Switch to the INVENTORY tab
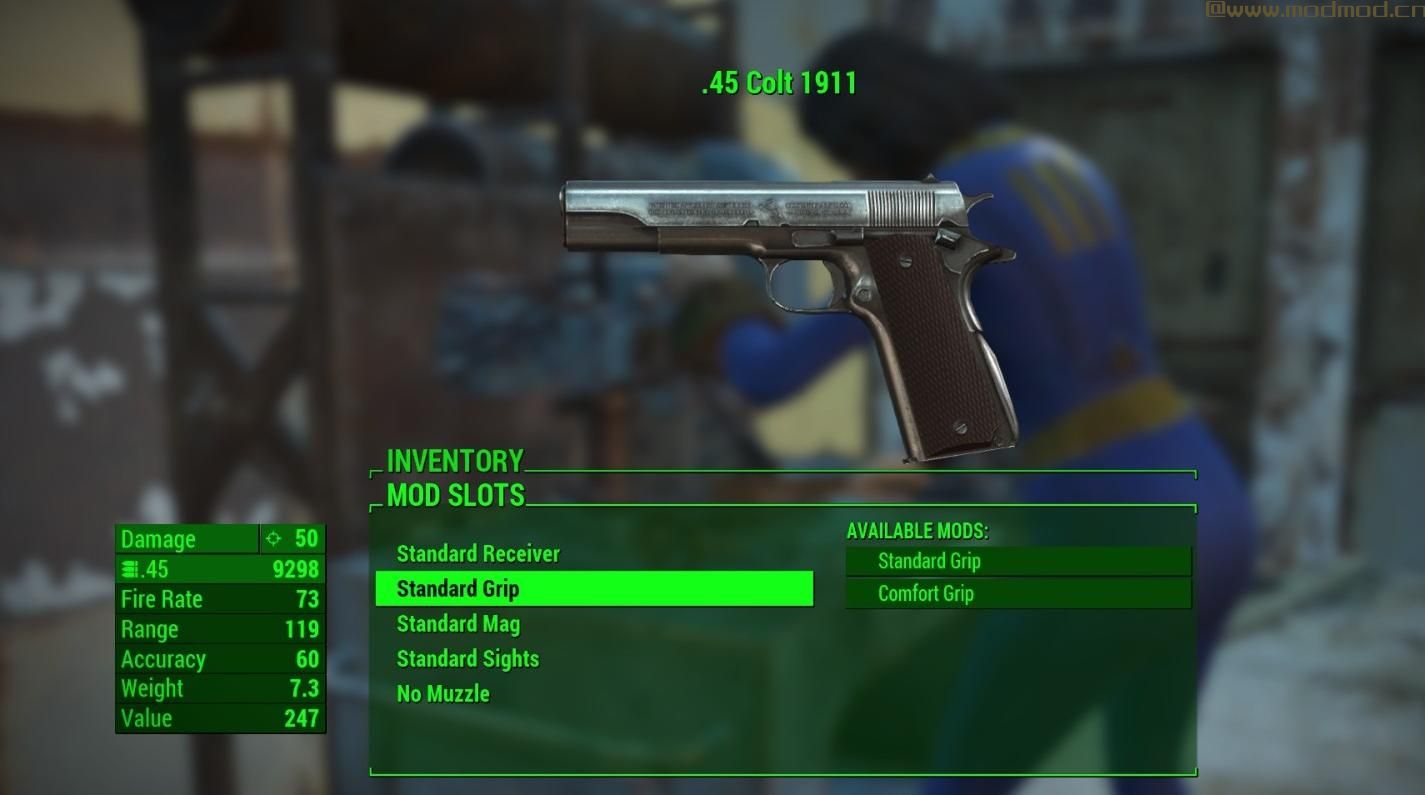Image resolution: width=1425 pixels, height=795 pixels. click(452, 461)
